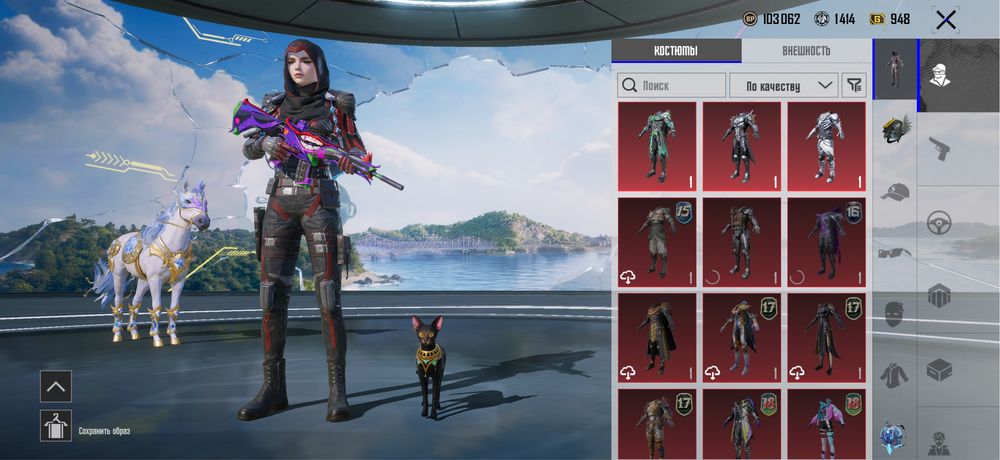Expand the up-arrow button above the hanger
Viewport: 1000px width, 460px height.
(56, 386)
